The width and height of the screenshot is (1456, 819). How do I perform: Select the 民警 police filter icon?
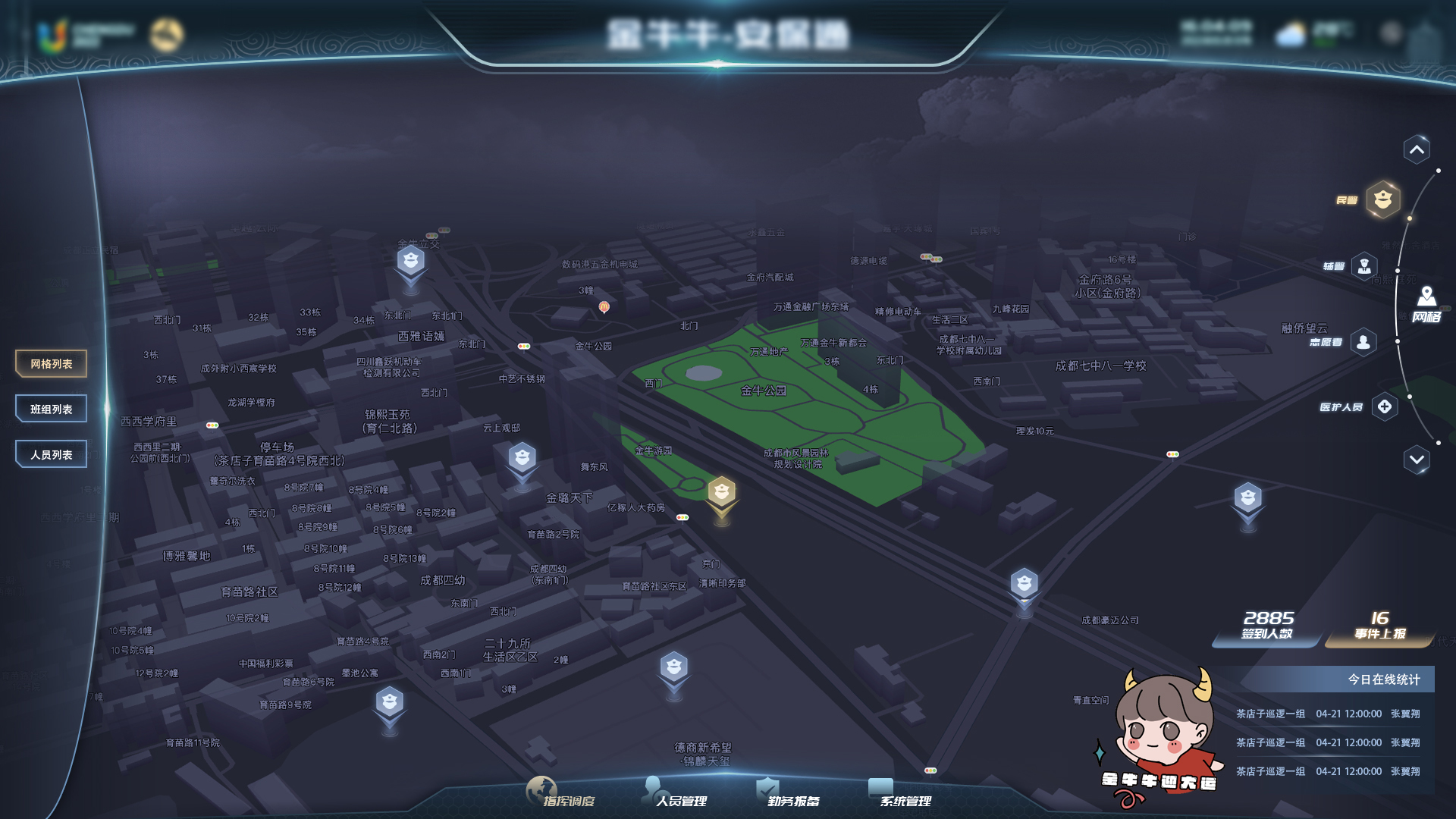click(1383, 199)
